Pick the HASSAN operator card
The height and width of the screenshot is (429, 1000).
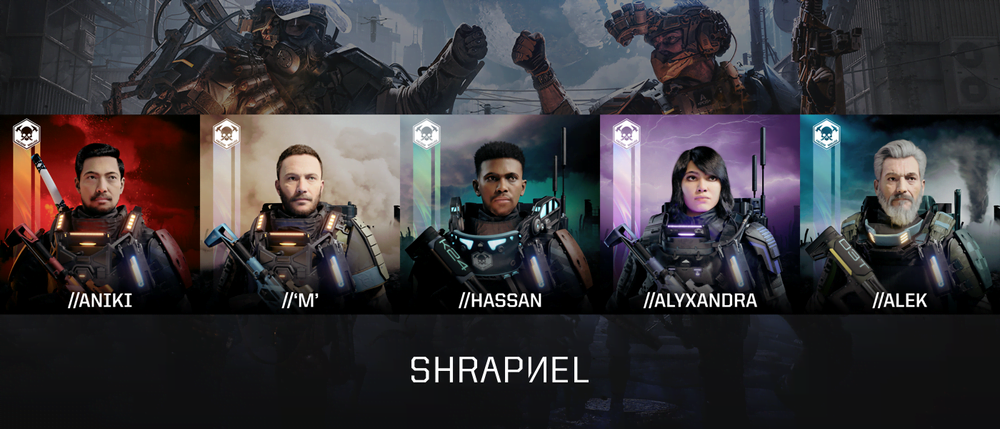(499, 213)
